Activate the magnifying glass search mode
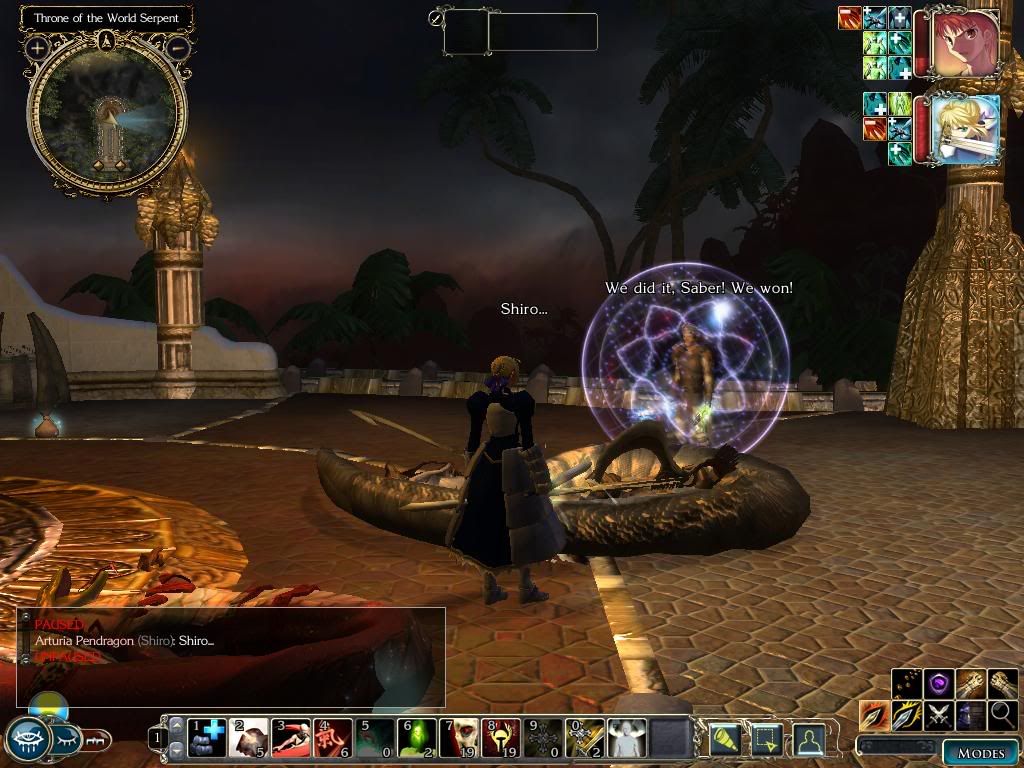The height and width of the screenshot is (768, 1024). (1002, 715)
